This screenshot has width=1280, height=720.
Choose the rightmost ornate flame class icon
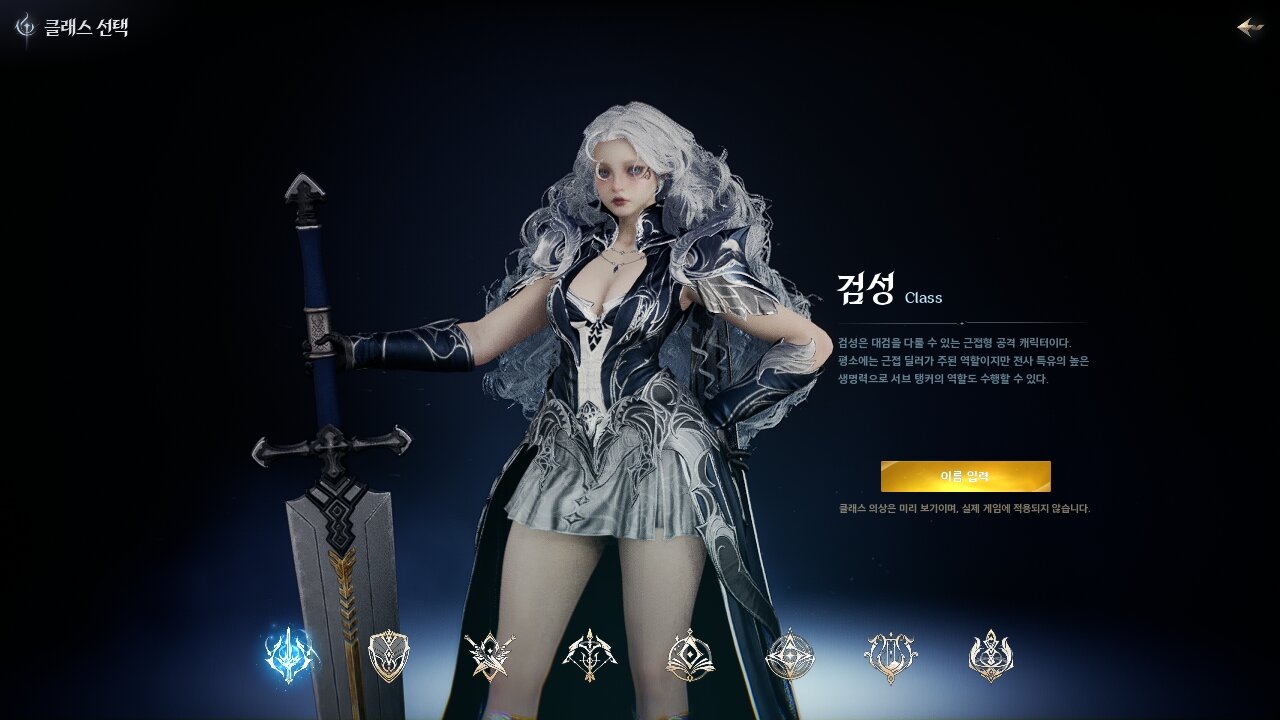pyautogui.click(x=991, y=656)
